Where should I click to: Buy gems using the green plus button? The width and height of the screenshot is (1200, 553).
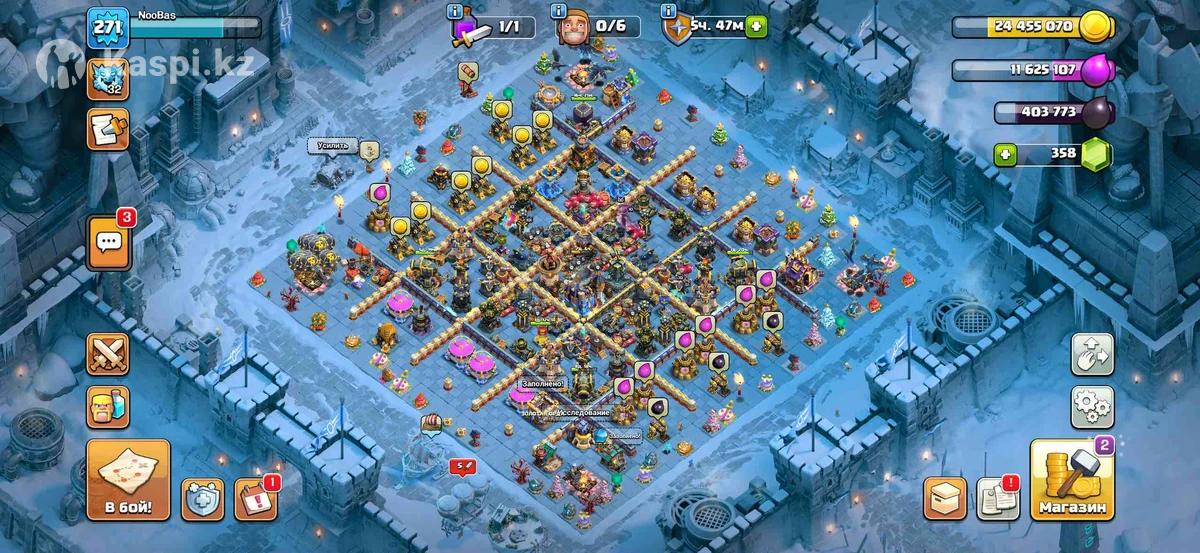point(1007,154)
